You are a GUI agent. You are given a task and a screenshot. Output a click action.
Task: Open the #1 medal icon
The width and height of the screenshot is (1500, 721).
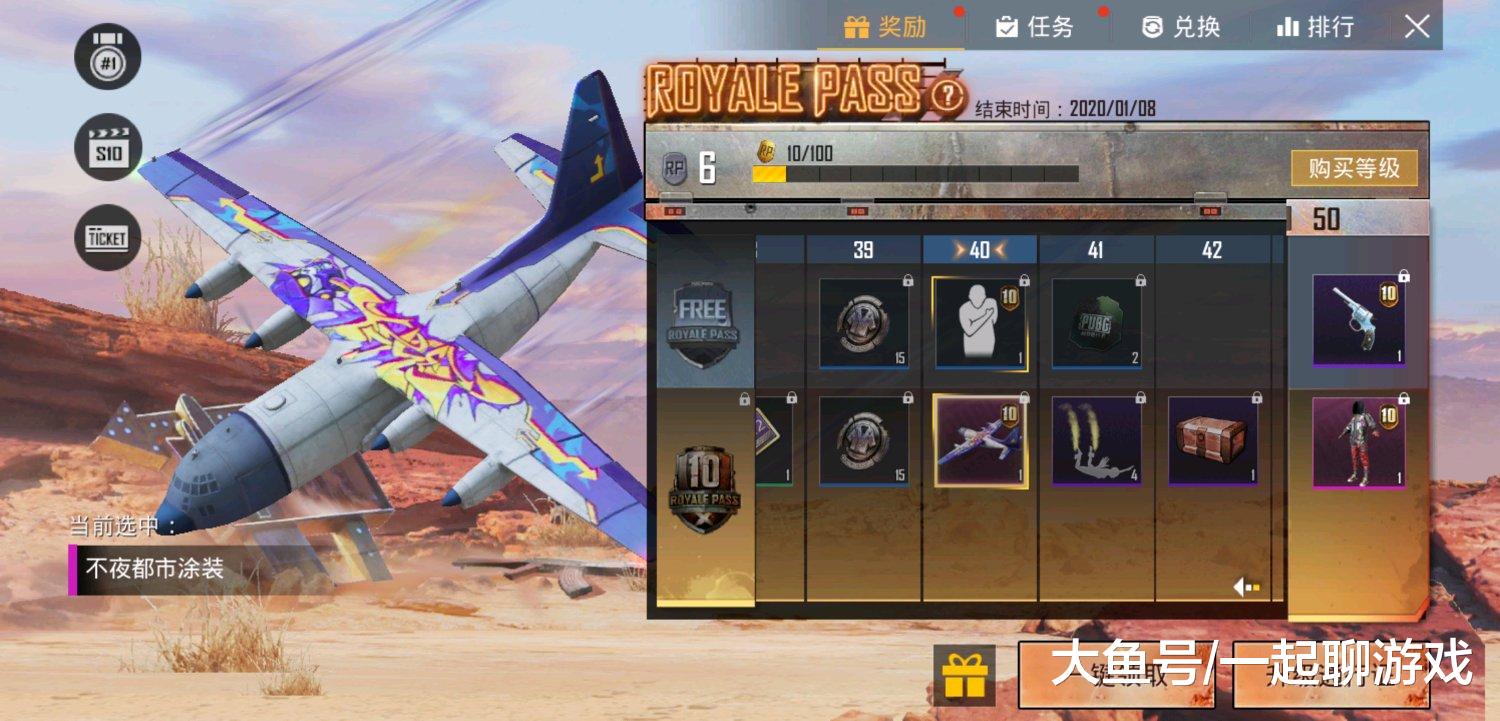(x=107, y=57)
